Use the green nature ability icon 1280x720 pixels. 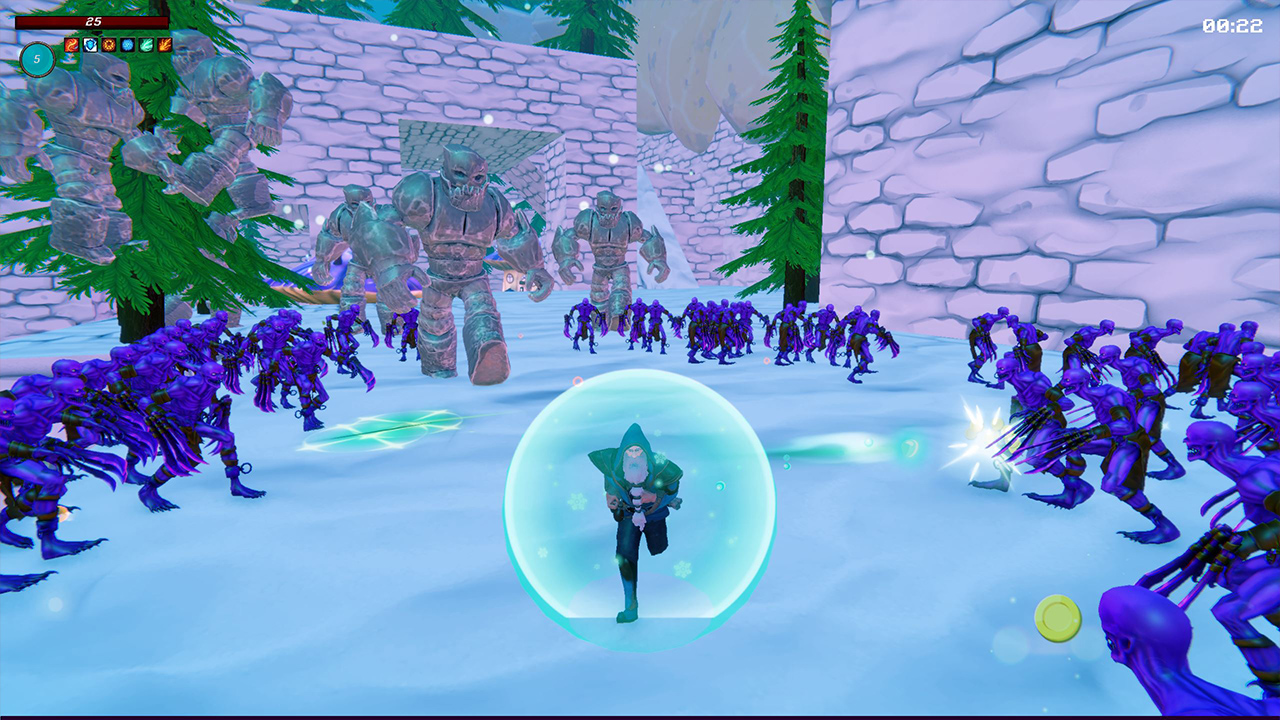coord(145,45)
